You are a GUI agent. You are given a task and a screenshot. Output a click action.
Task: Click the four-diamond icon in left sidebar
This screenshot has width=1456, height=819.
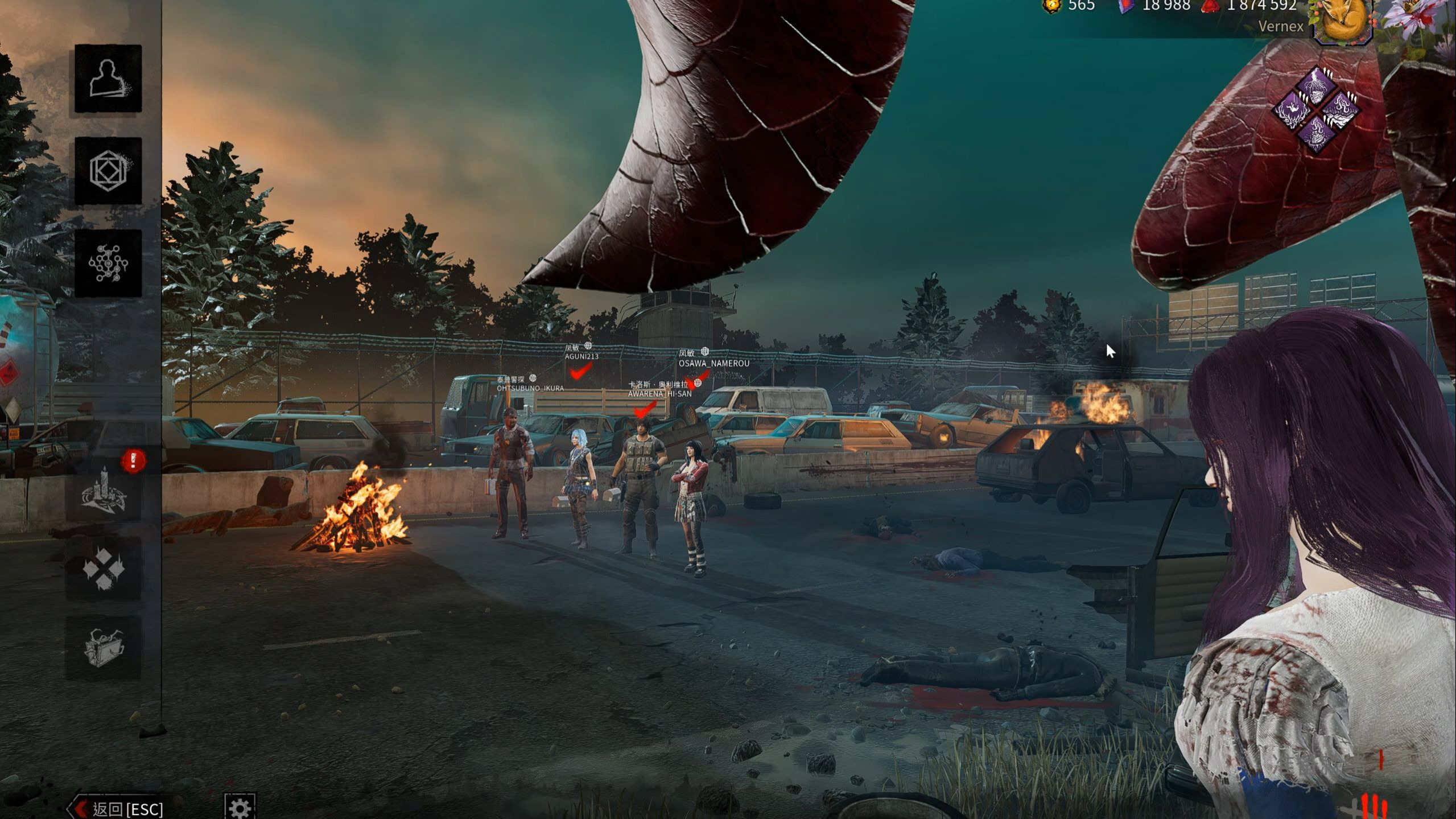(x=104, y=568)
